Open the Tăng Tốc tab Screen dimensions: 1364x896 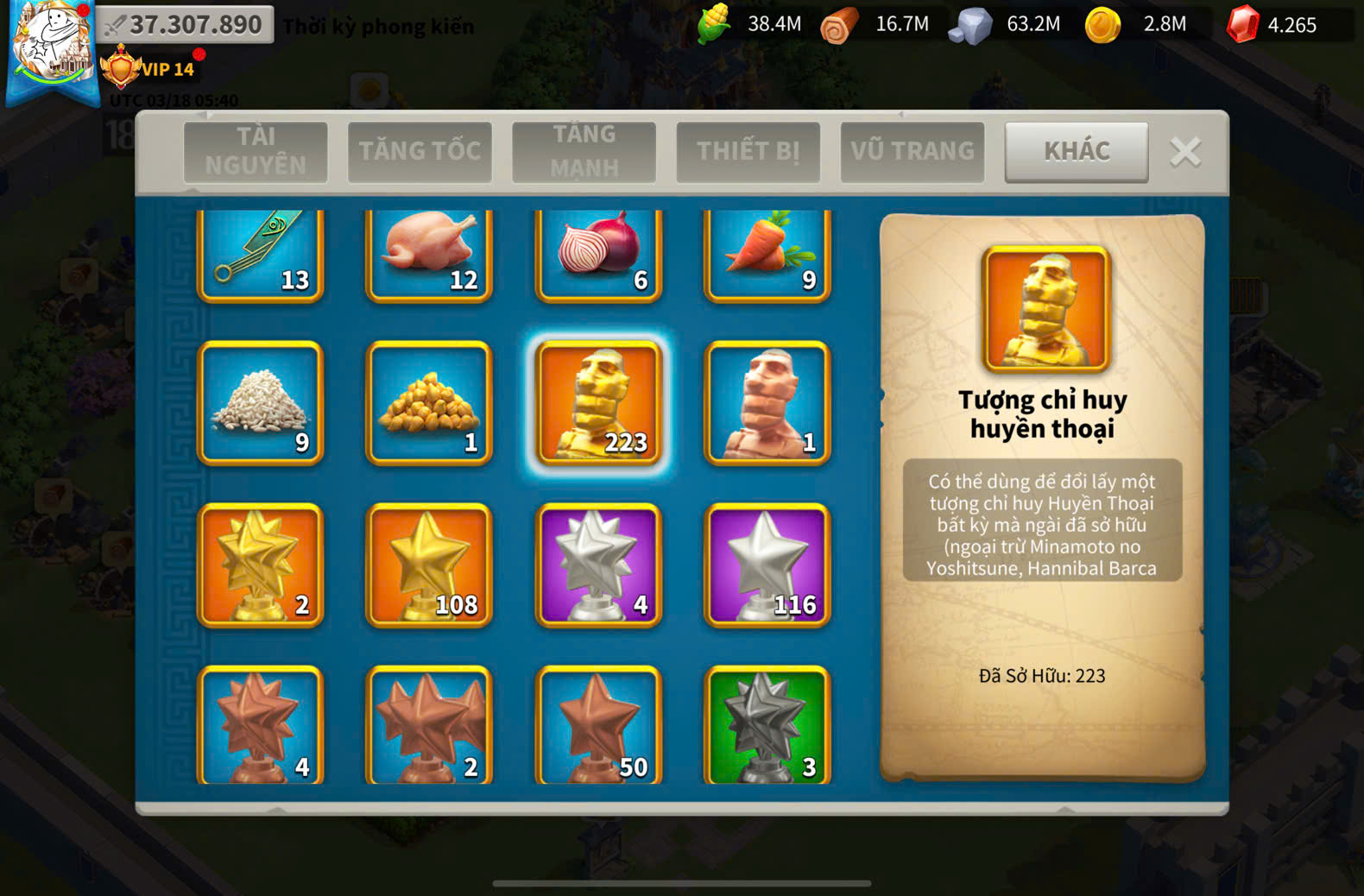tap(420, 151)
